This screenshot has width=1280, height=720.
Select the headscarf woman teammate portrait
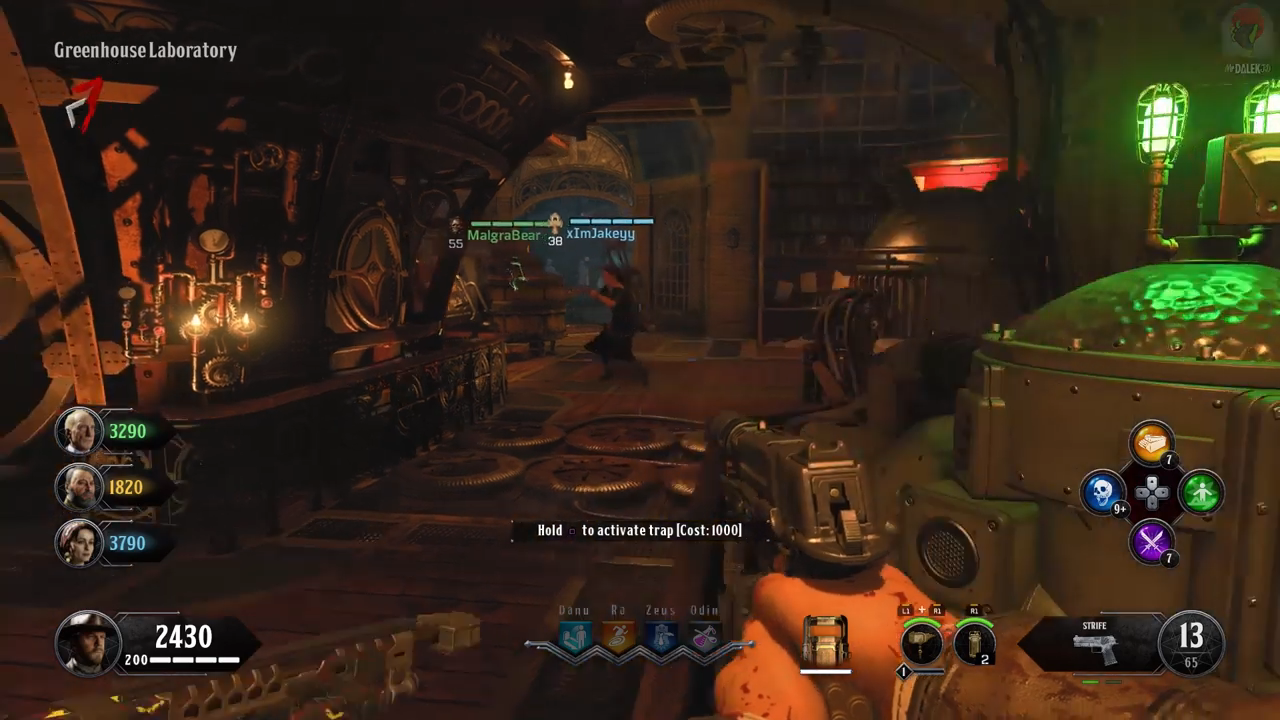79,543
